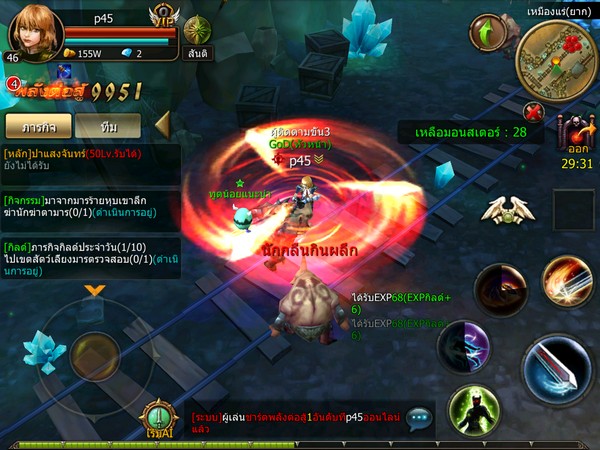The height and width of the screenshot is (450, 600).
Task: Switch to the ทีม team tab
Action: click(x=108, y=126)
